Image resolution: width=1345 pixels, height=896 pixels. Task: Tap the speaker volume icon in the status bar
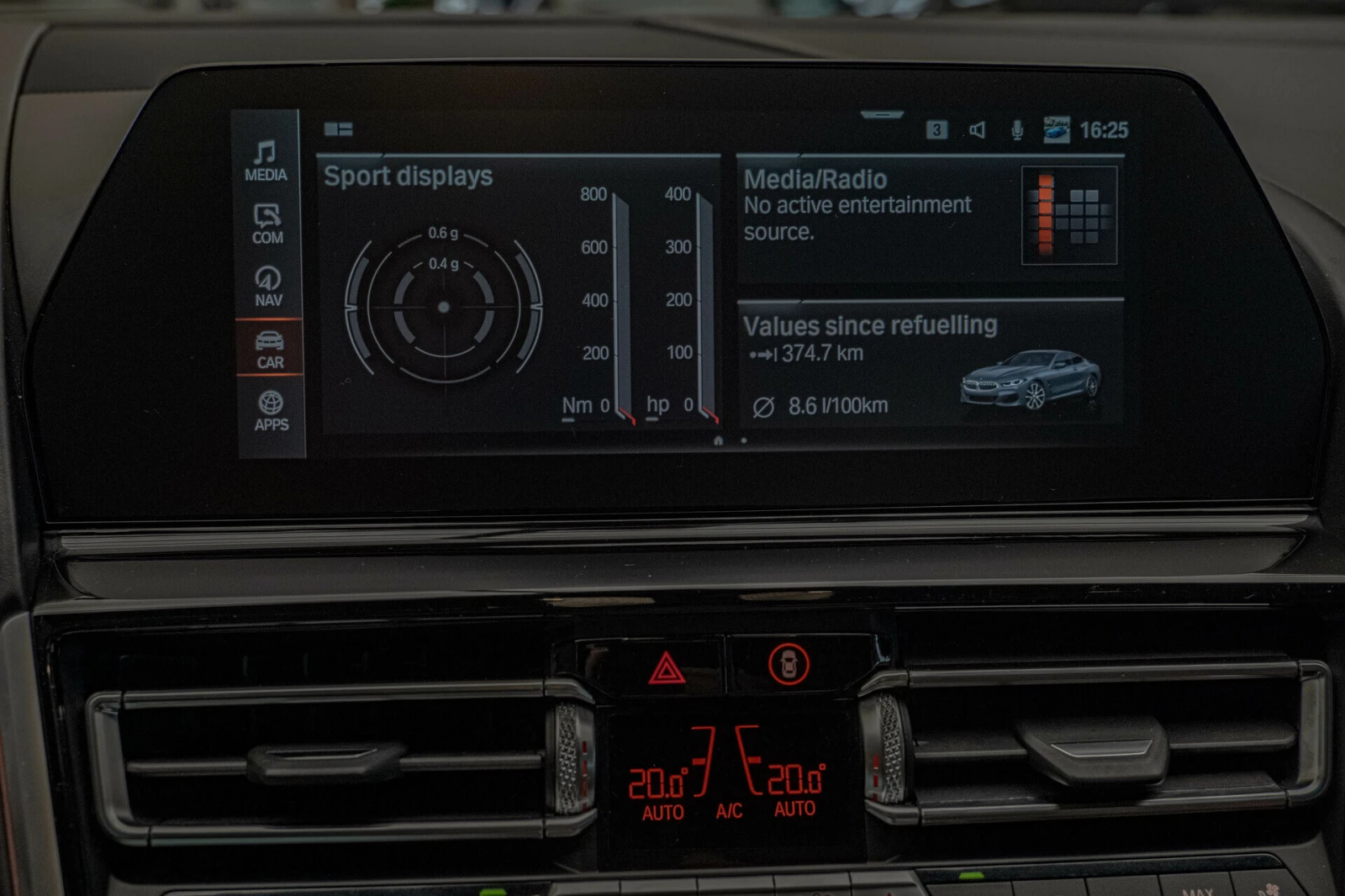click(978, 130)
